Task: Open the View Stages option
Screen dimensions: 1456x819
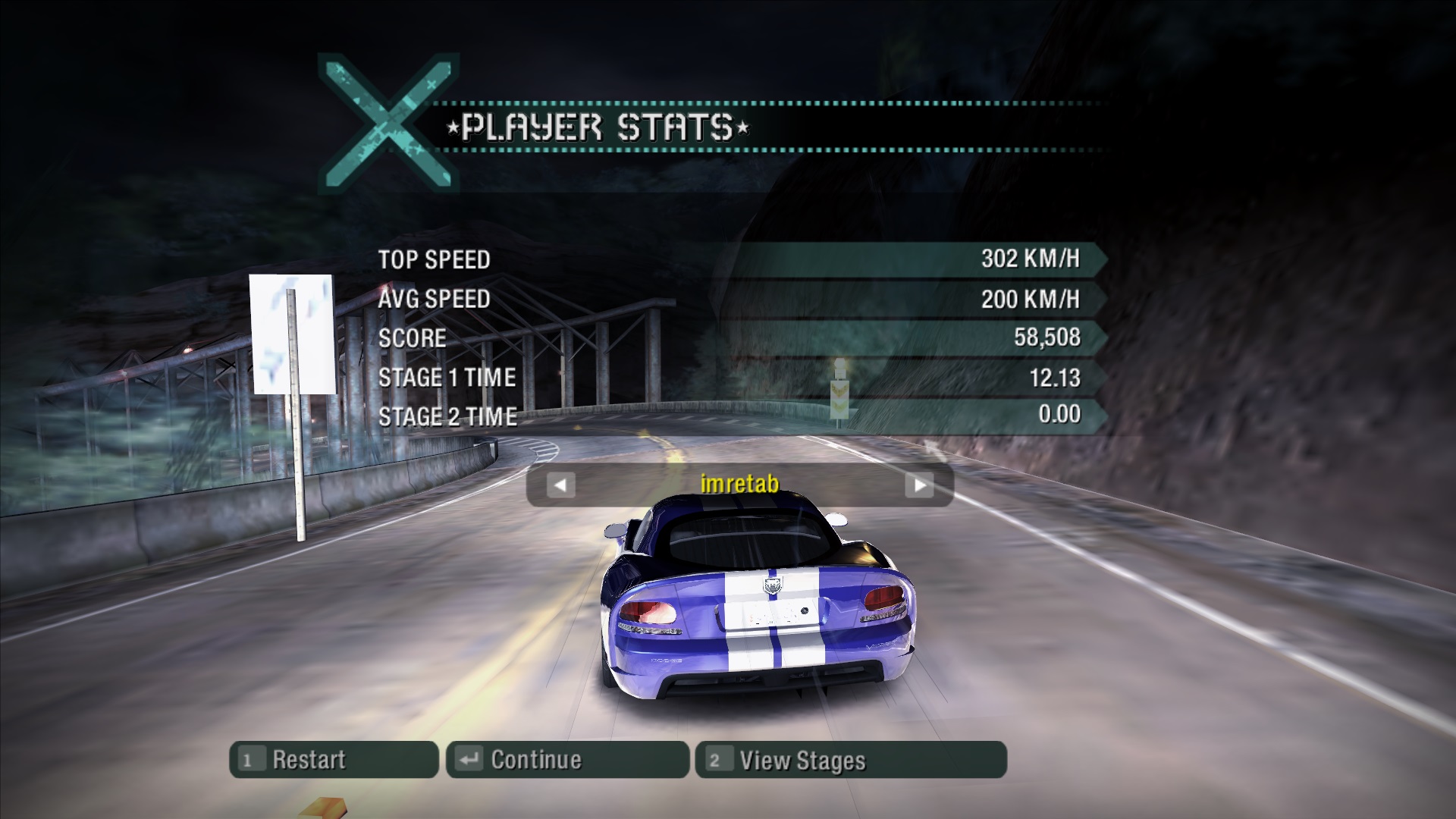Action: tap(851, 760)
